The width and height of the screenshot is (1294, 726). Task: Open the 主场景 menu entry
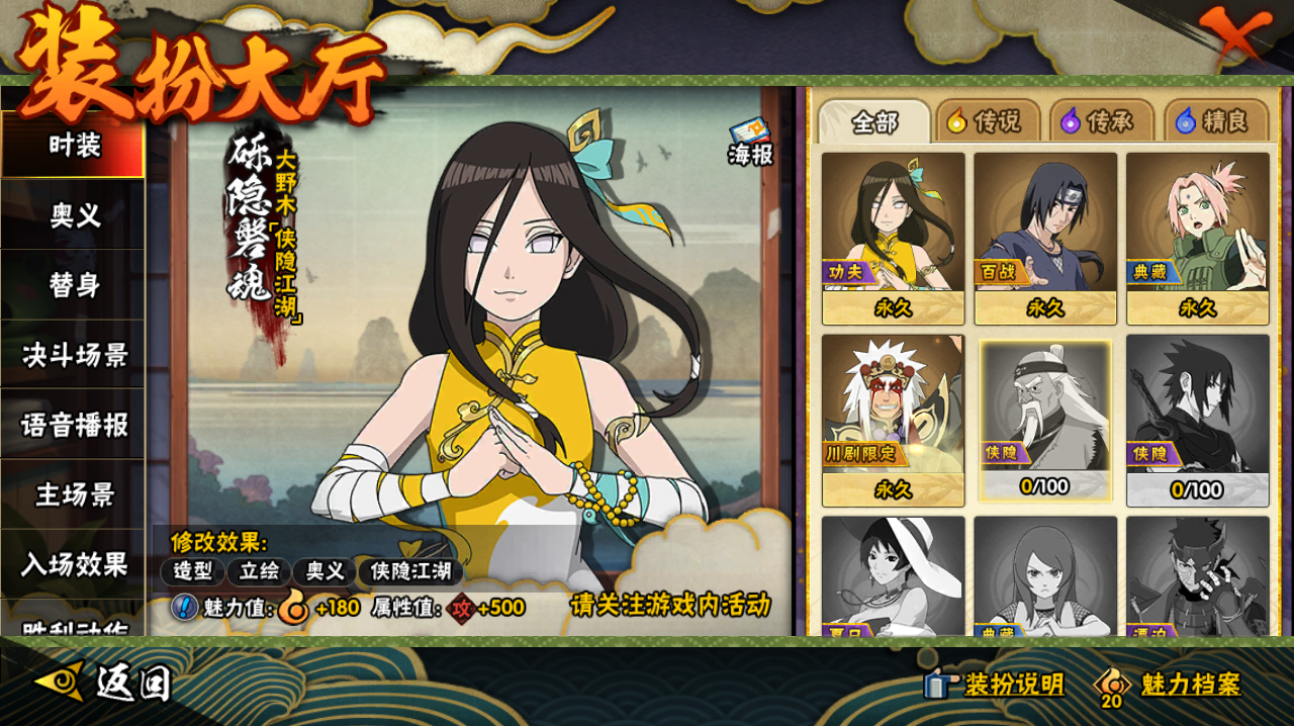74,495
